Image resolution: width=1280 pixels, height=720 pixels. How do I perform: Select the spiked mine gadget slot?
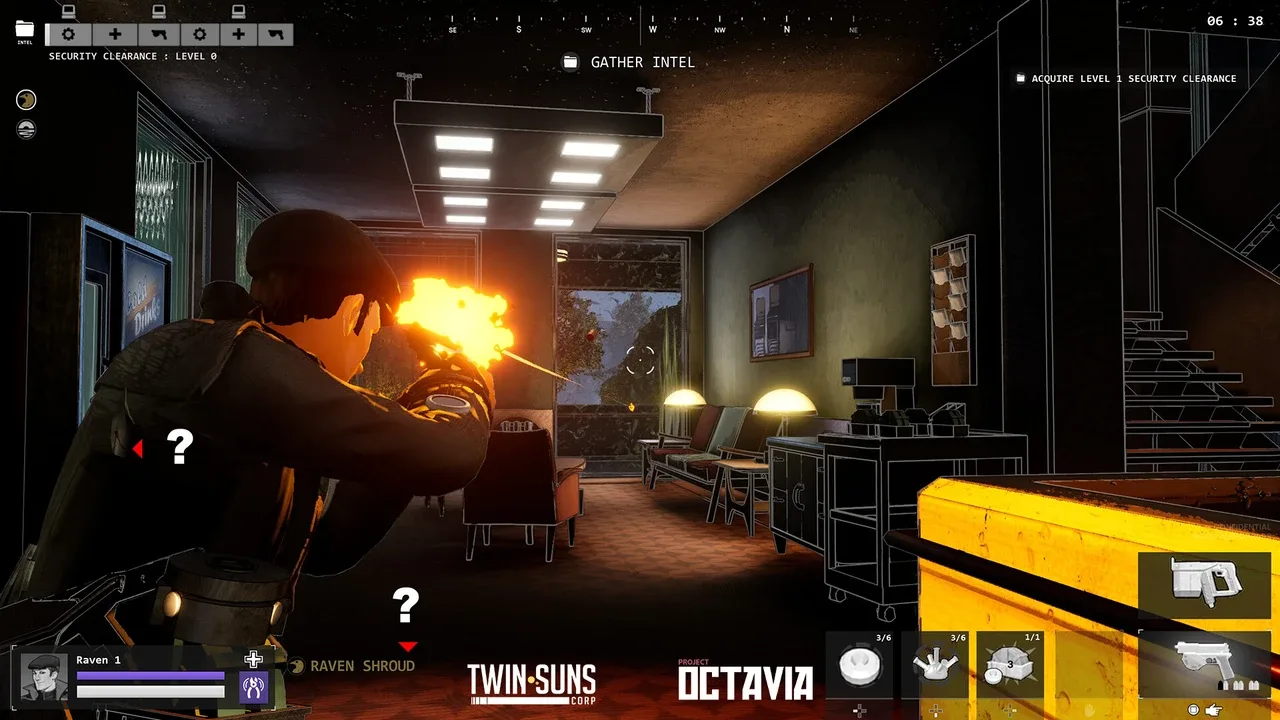tap(1009, 665)
